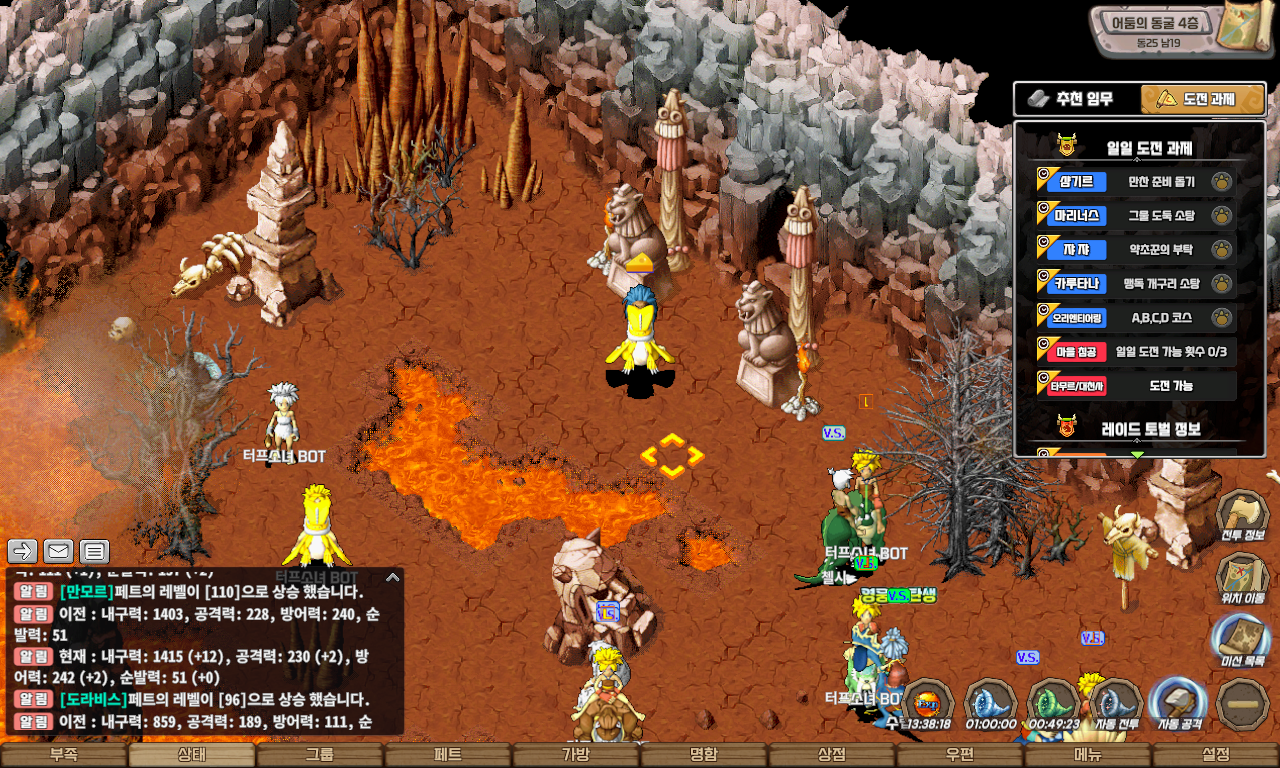This screenshot has width=1280, height=768.
Task: Open the 상태 (status) menu
Action: pos(191,755)
